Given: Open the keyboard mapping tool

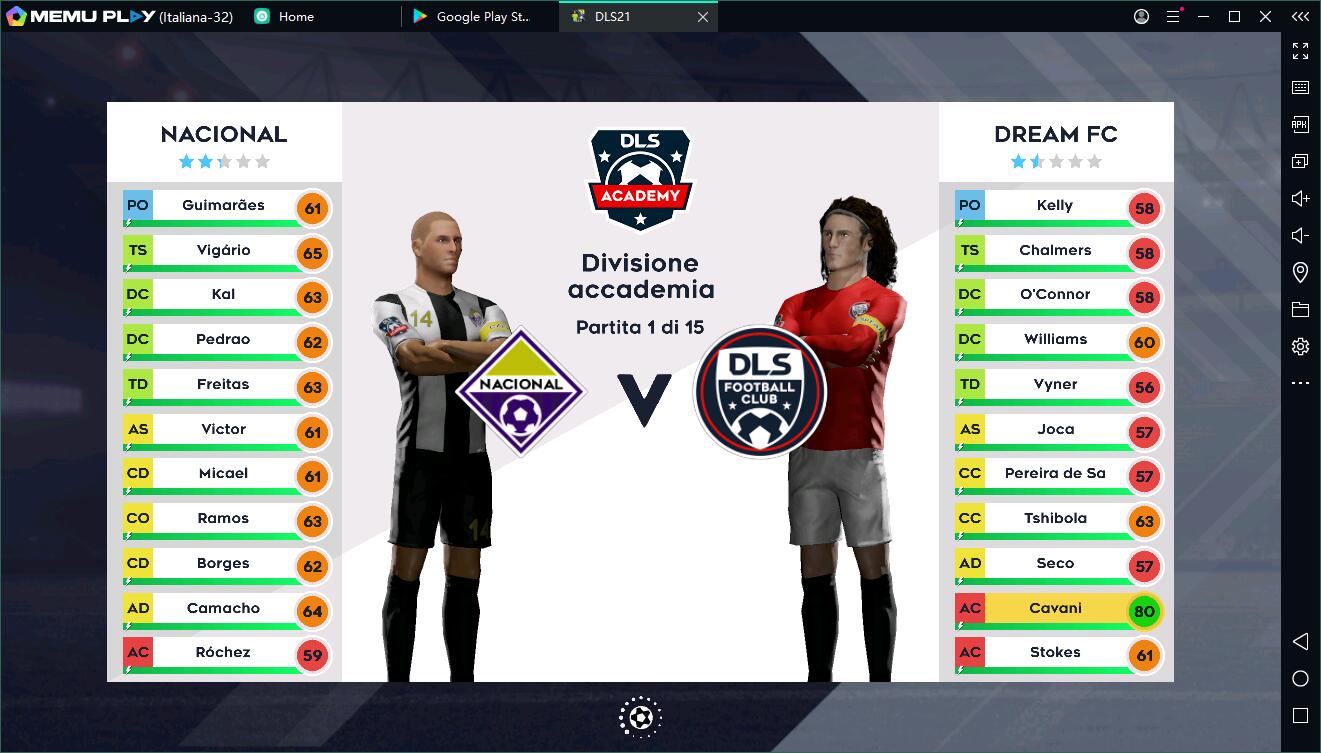Looking at the screenshot, I should (1300, 87).
